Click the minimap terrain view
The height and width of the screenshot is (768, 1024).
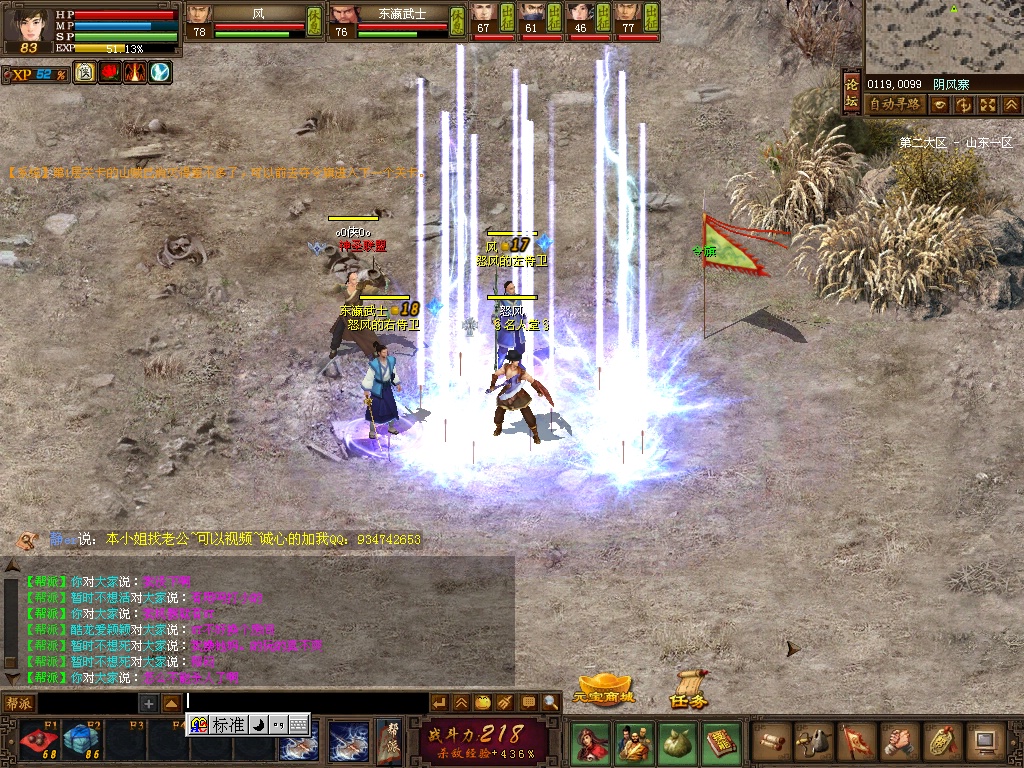coord(942,36)
